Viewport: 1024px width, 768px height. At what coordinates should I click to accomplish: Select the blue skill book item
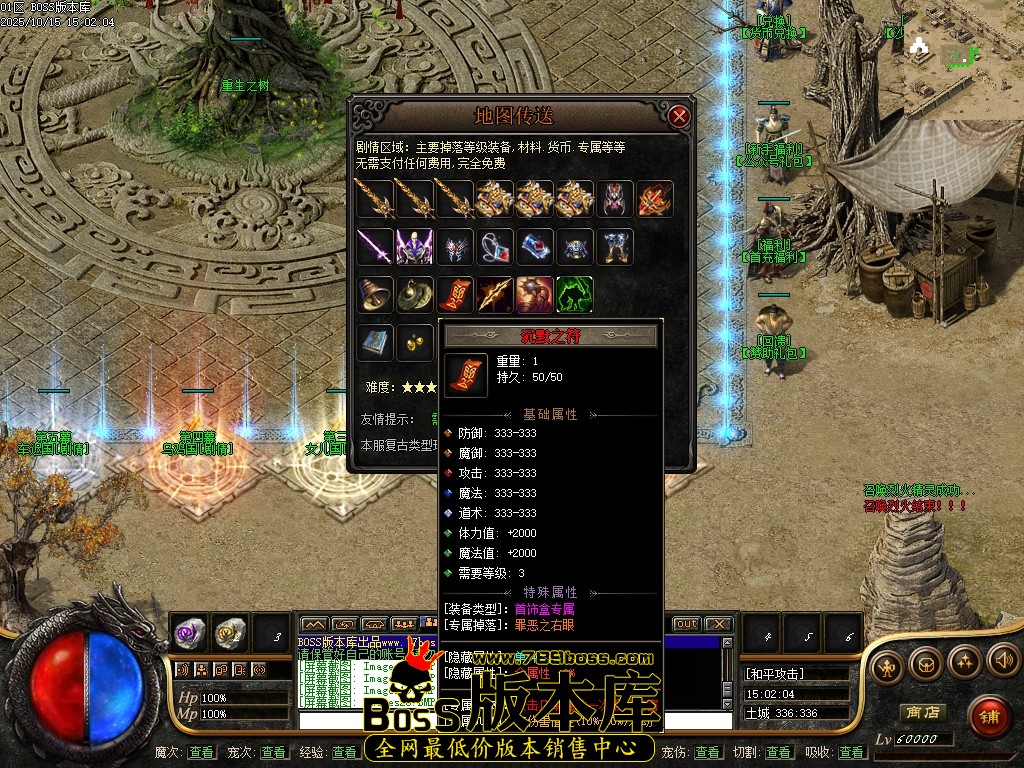click(x=375, y=342)
